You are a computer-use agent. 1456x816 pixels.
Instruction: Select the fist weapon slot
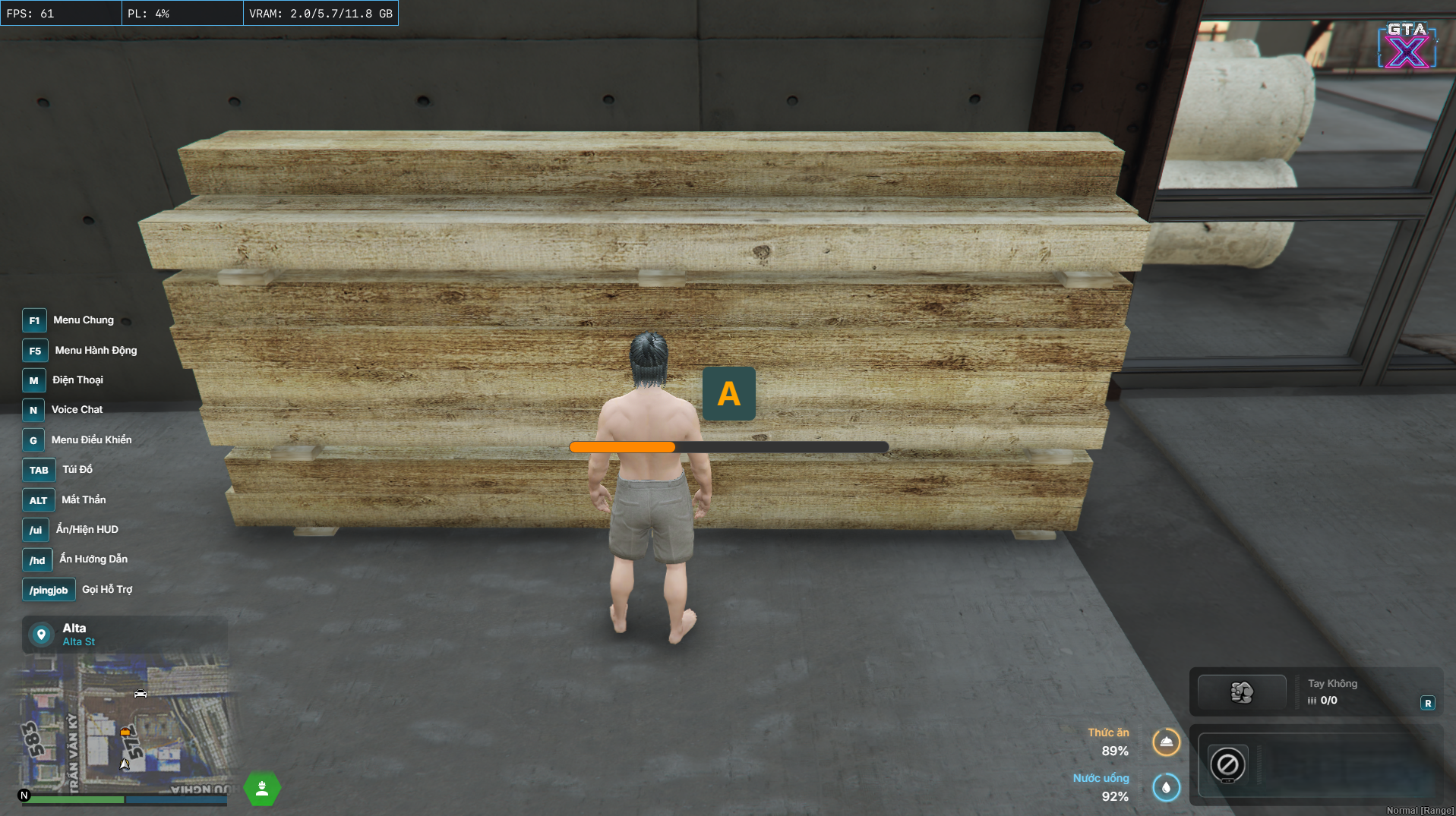[x=1241, y=692]
